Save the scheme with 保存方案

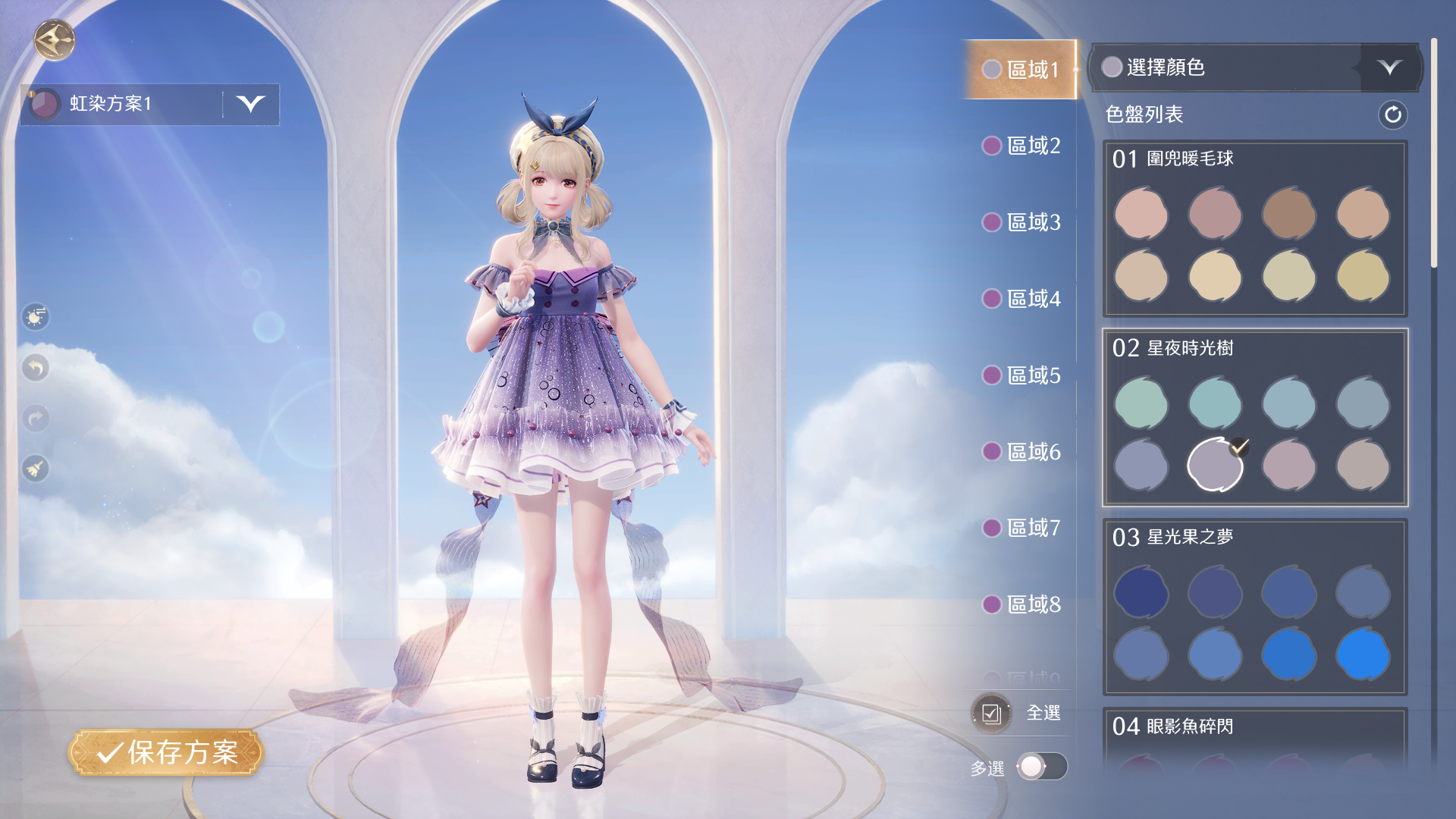pyautogui.click(x=166, y=752)
